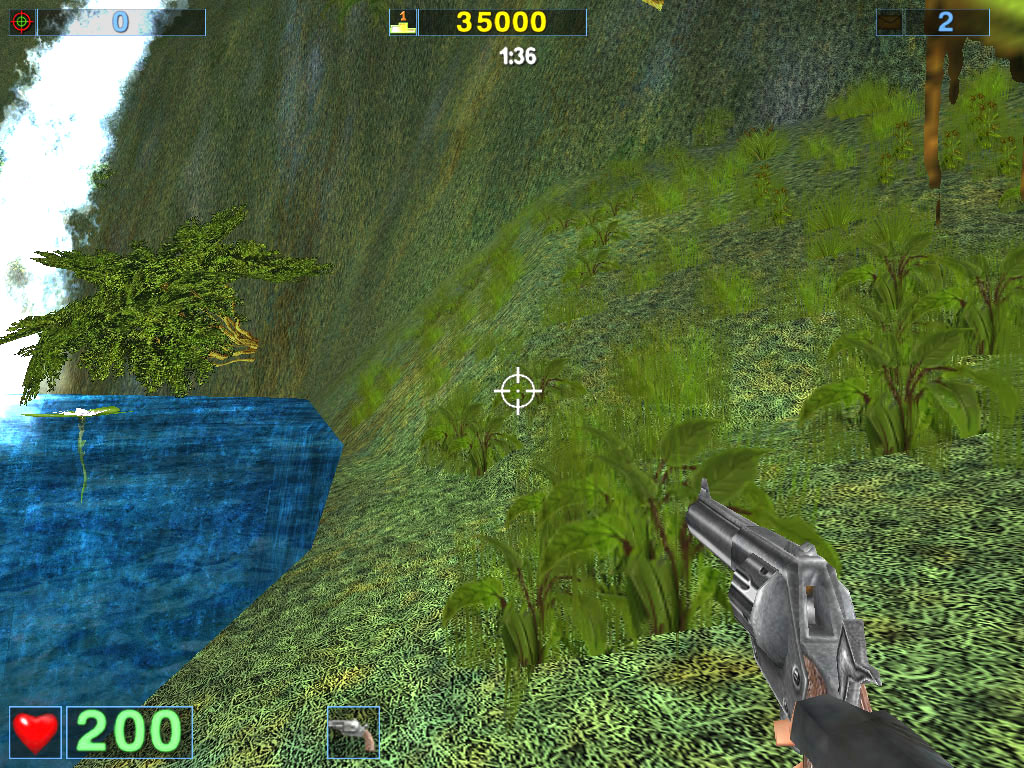Click the red heart health icon
This screenshot has height=768, width=1024.
coord(35,732)
